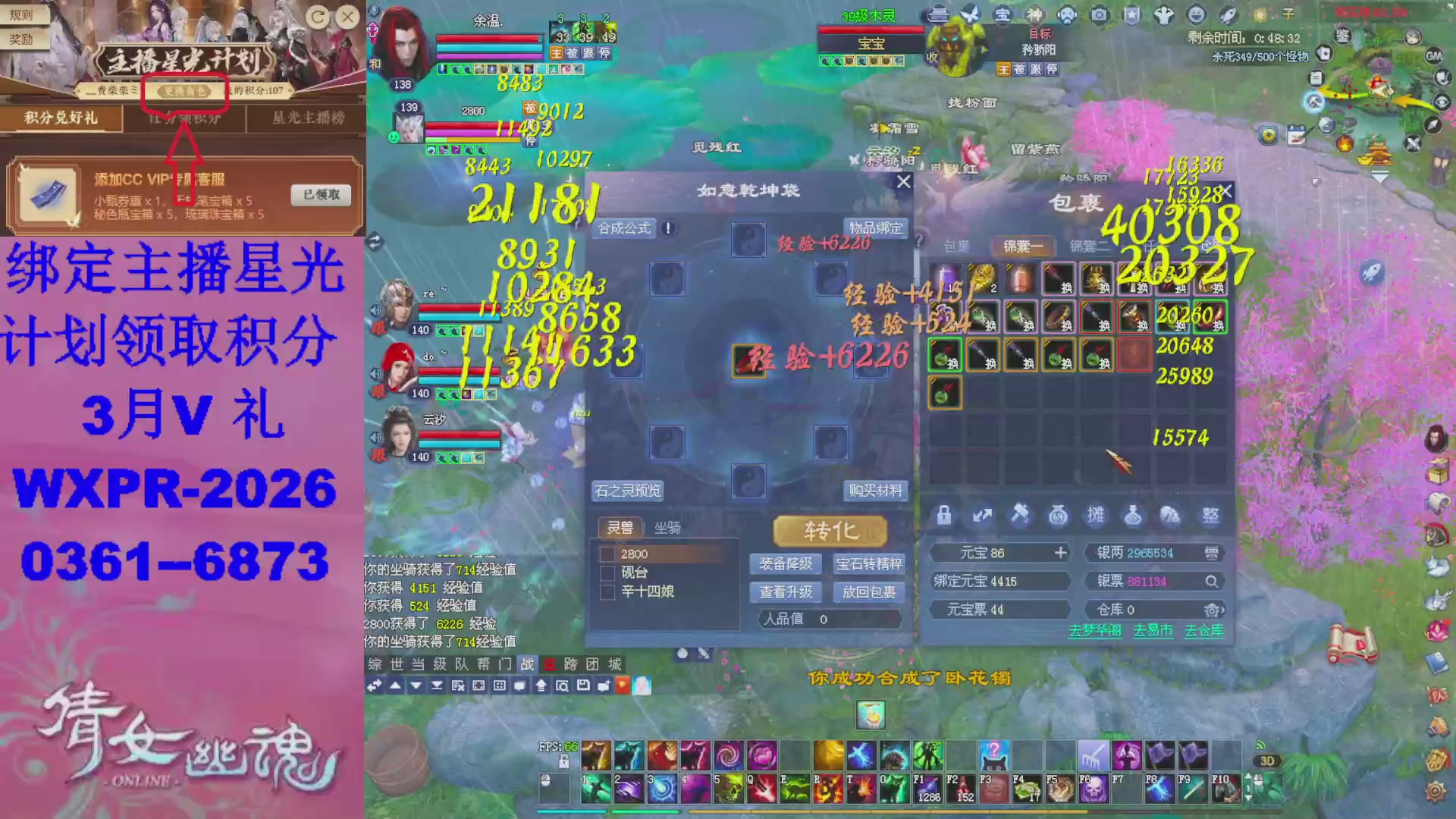
Task: Click the plus next to 元宝 86
Action: coord(1060,554)
